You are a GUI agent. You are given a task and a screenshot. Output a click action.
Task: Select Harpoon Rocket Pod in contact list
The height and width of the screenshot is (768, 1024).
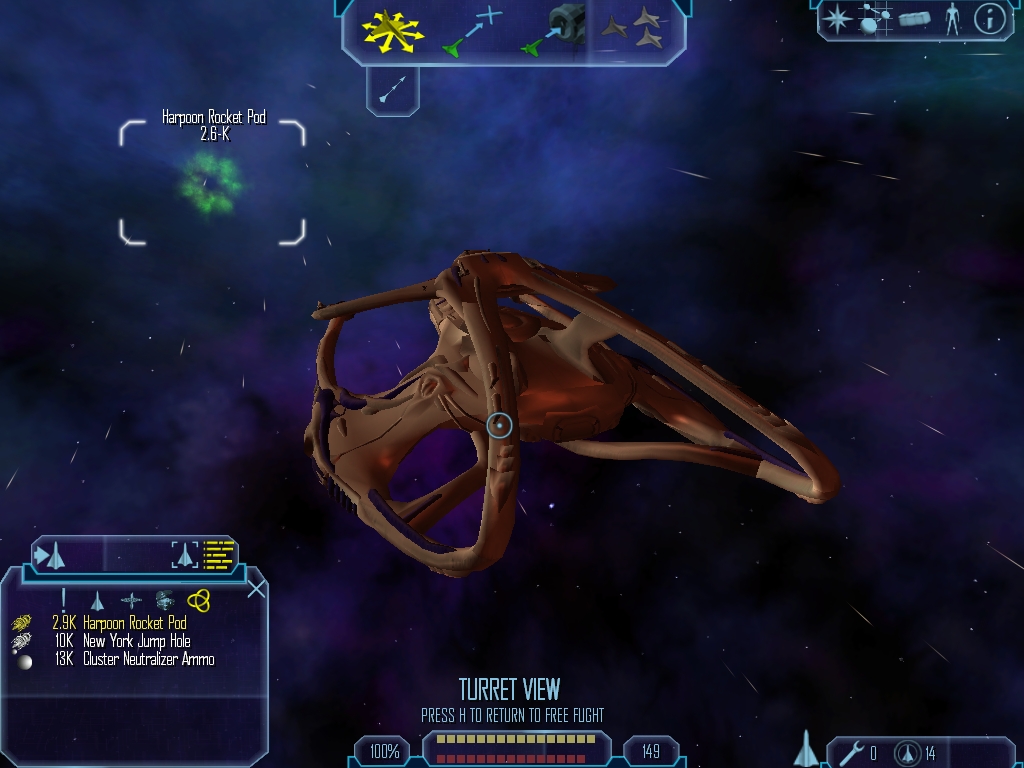click(x=134, y=623)
